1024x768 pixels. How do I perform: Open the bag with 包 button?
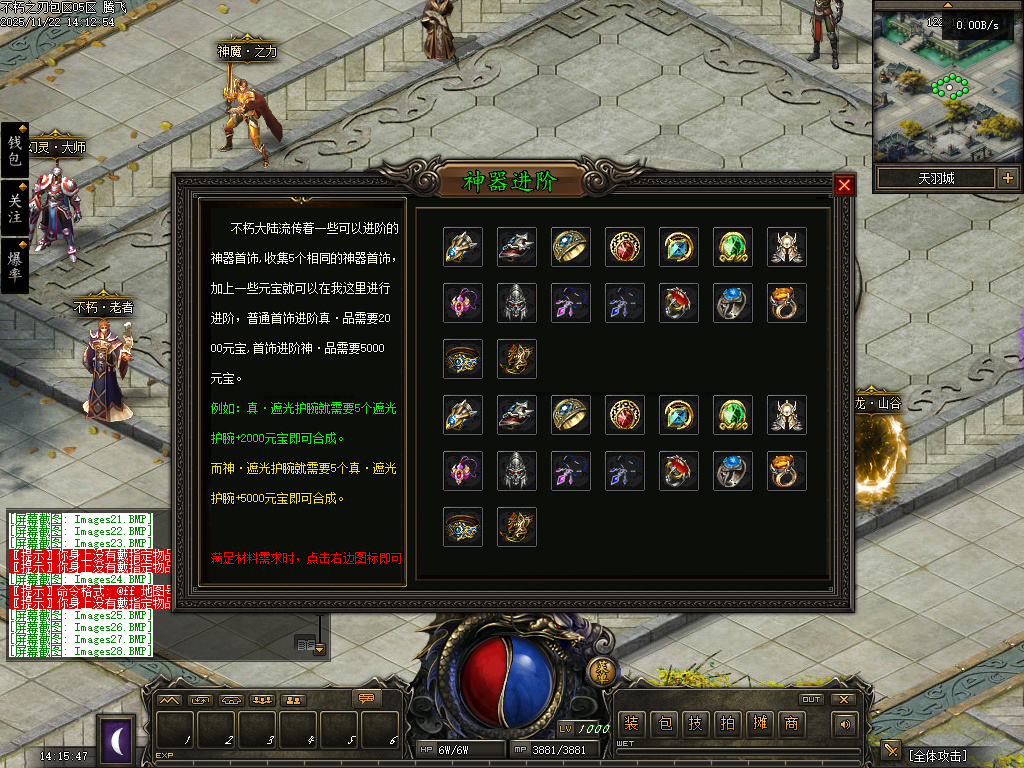tap(664, 723)
